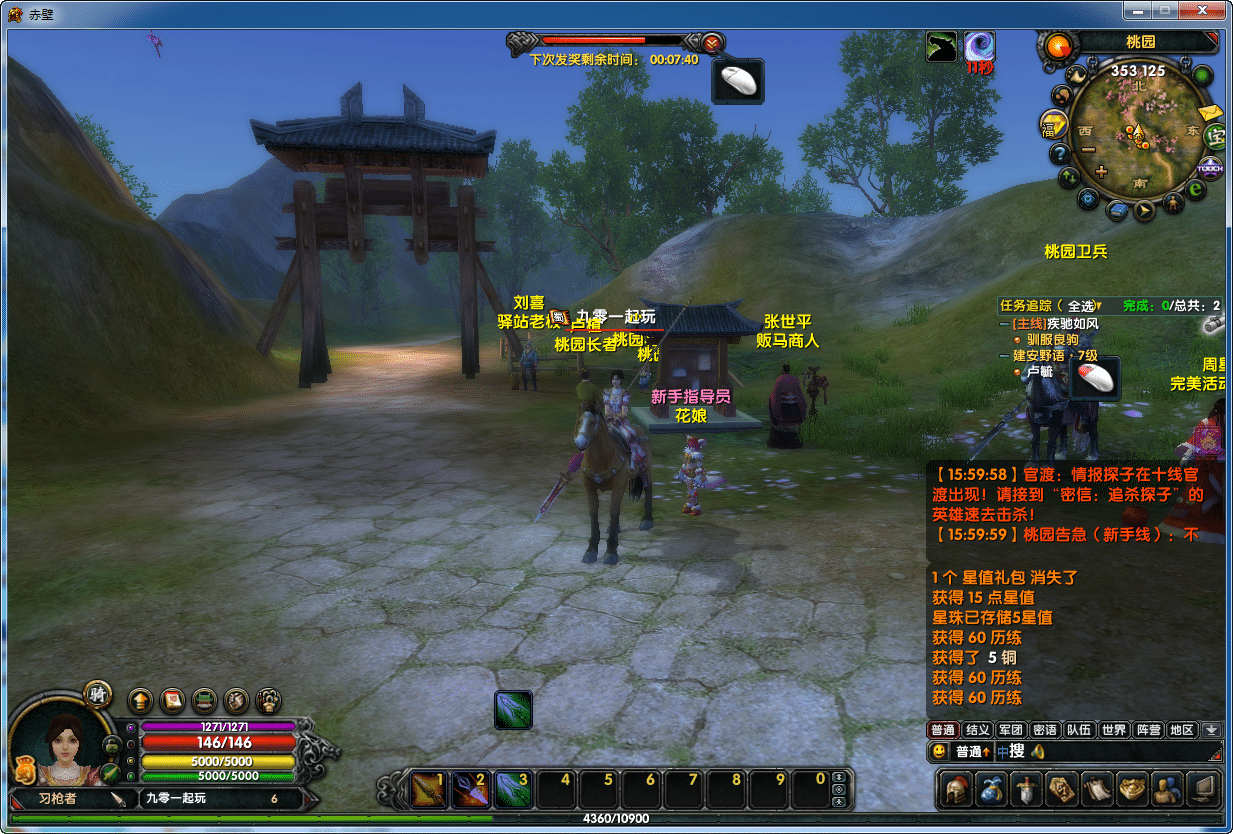Open the social menu with two figures
The width and height of the screenshot is (1233, 834).
(1166, 790)
